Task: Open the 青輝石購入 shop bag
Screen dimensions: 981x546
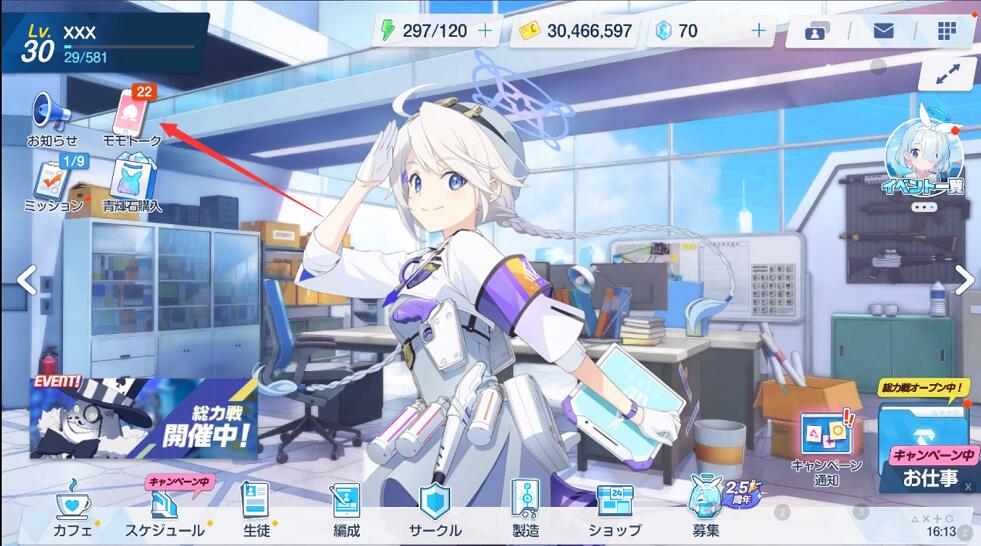Action: tap(131, 182)
